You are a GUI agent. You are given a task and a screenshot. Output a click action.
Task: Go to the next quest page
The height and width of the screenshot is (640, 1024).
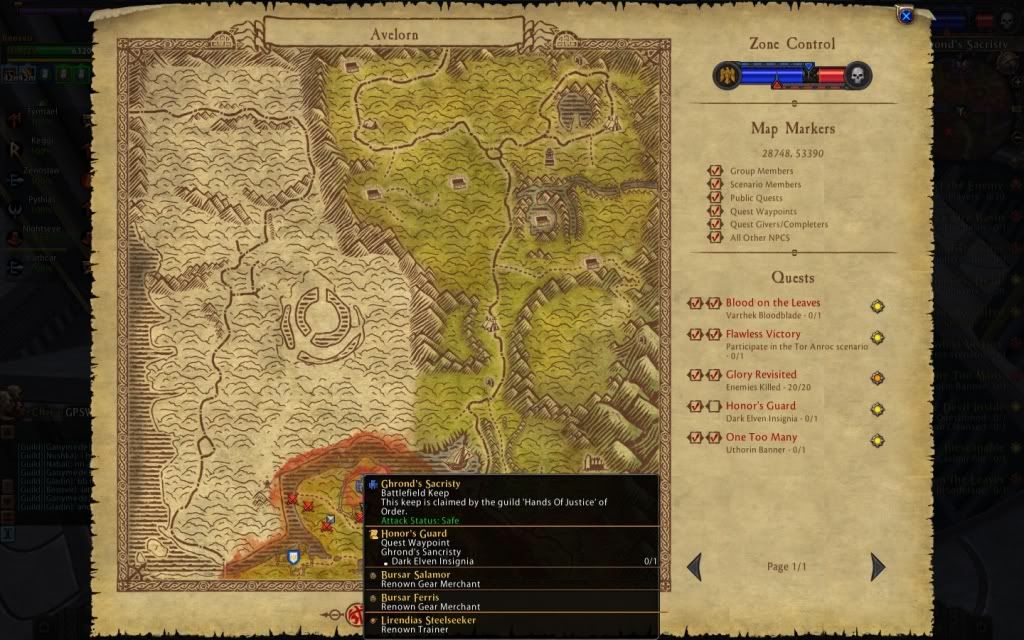click(878, 567)
